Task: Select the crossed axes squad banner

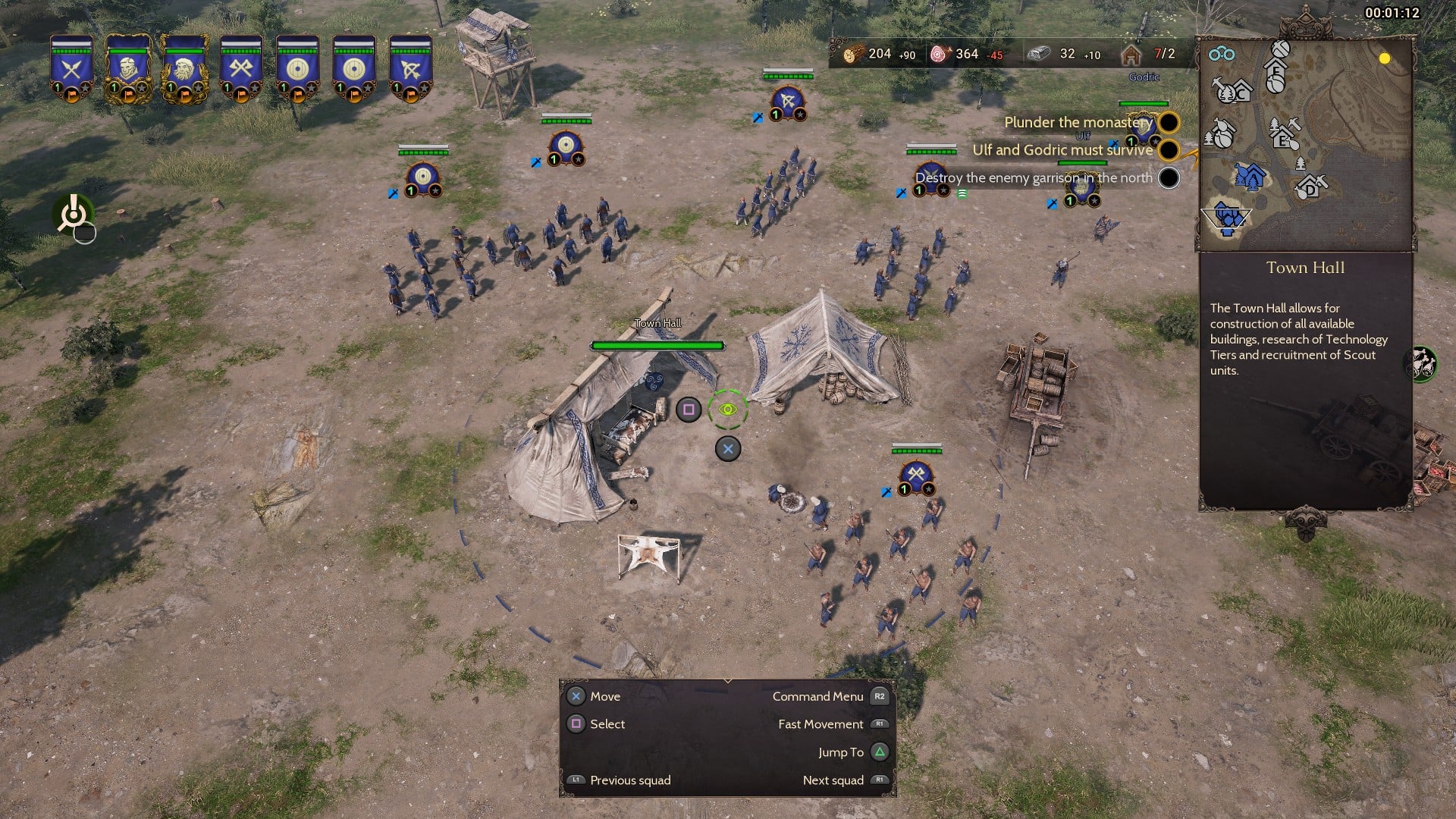Action: point(240,68)
